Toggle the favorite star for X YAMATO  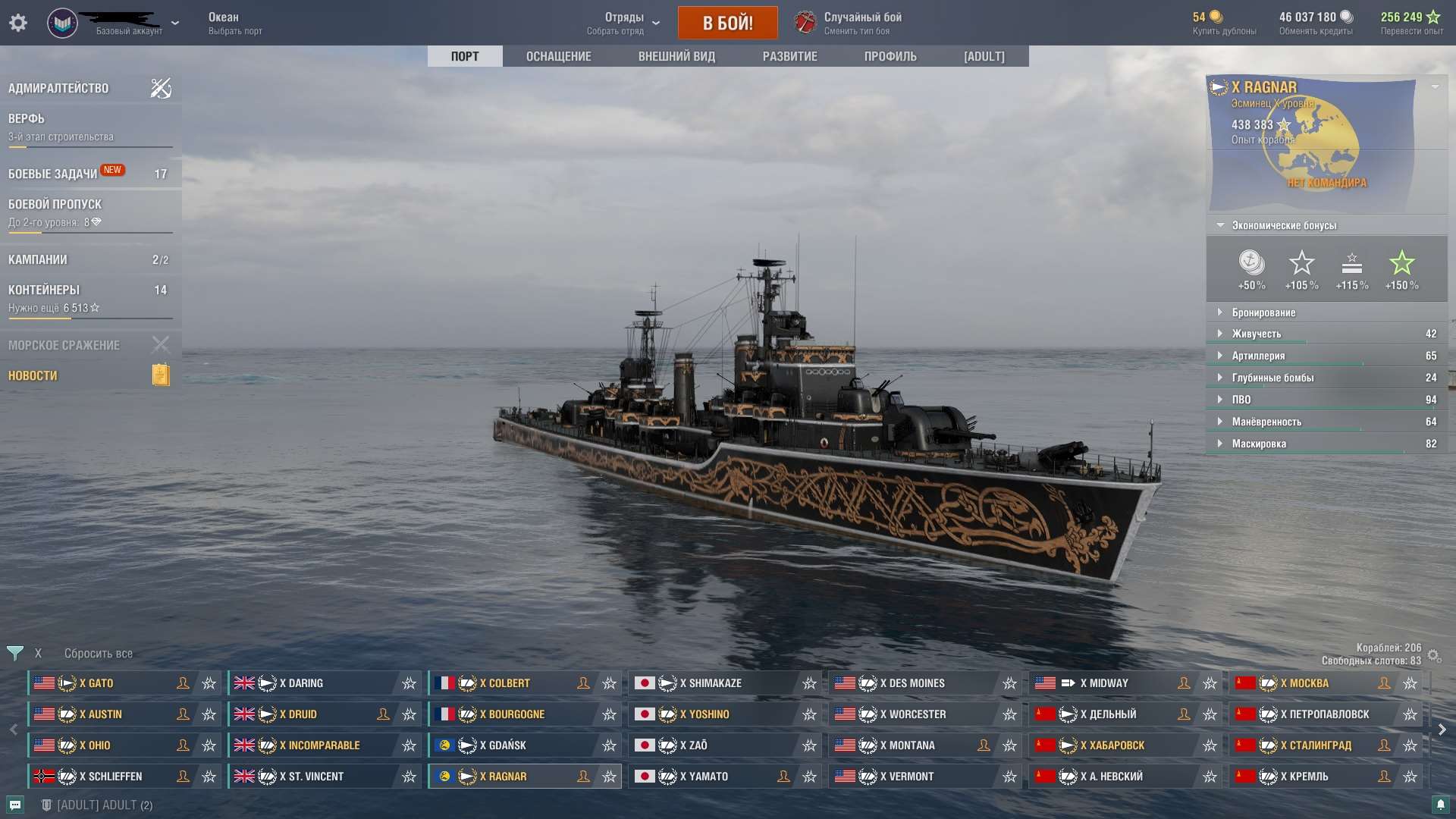tap(808, 777)
